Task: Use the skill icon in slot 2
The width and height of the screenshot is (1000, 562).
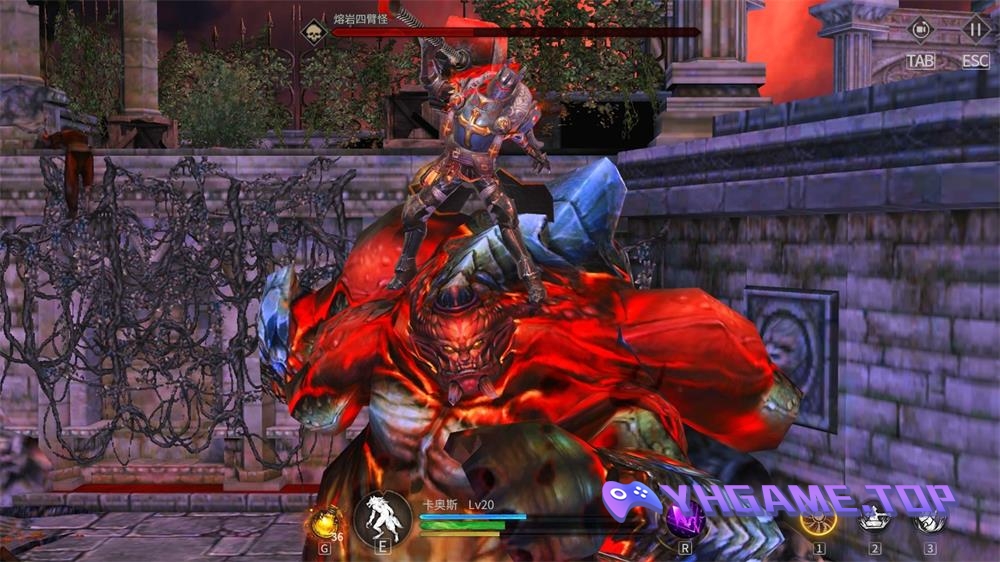Action: pos(875,520)
